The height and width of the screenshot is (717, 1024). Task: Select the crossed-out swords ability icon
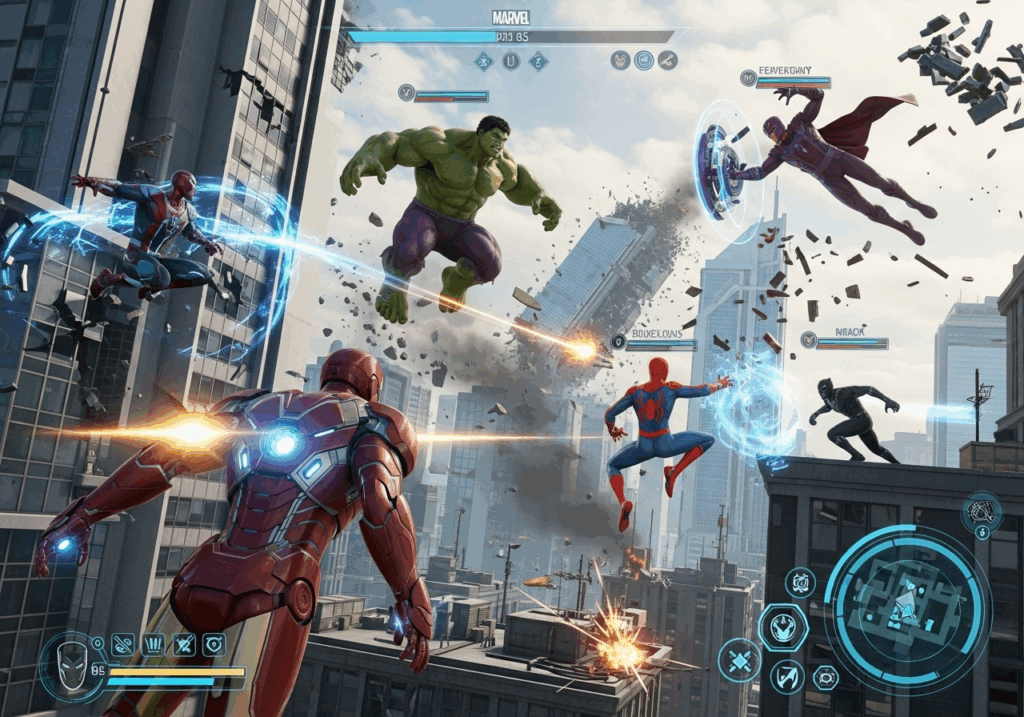183,645
